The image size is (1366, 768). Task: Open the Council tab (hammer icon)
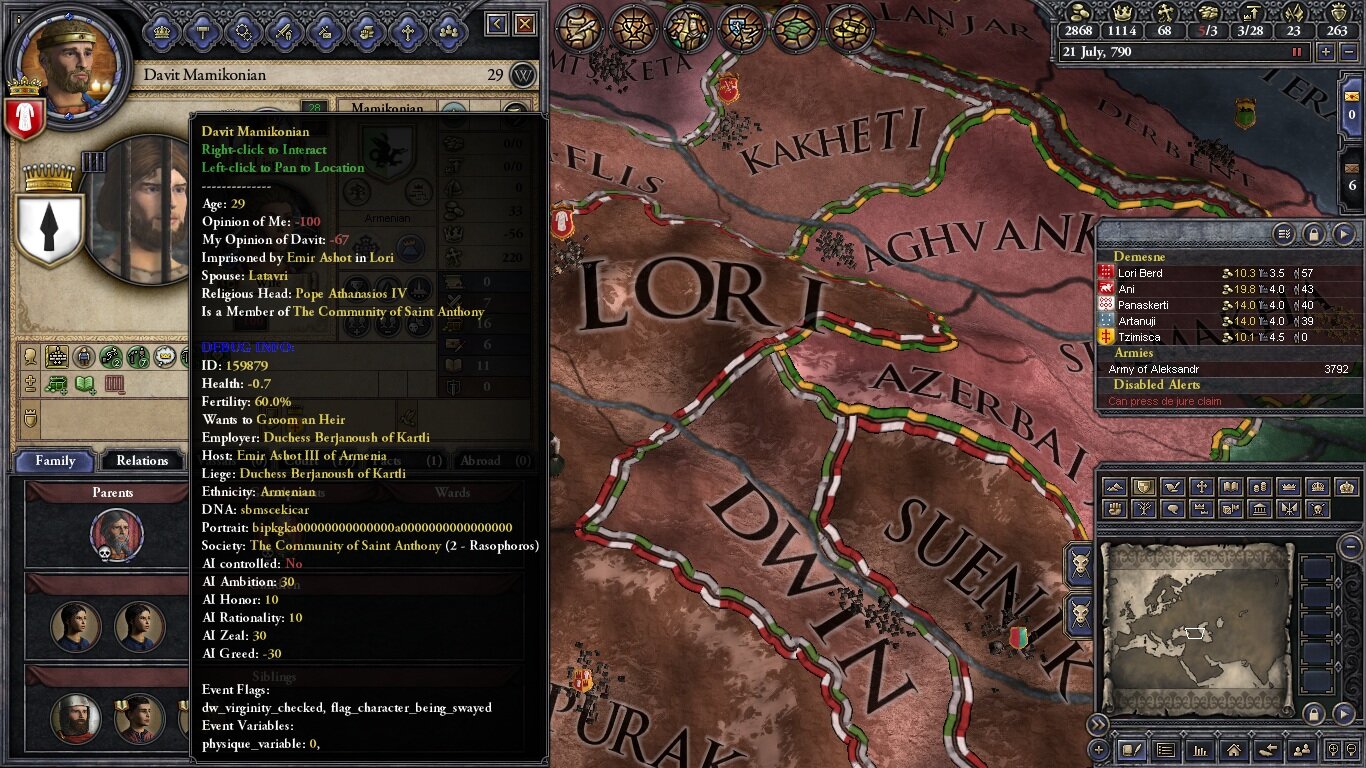pyautogui.click(x=203, y=31)
